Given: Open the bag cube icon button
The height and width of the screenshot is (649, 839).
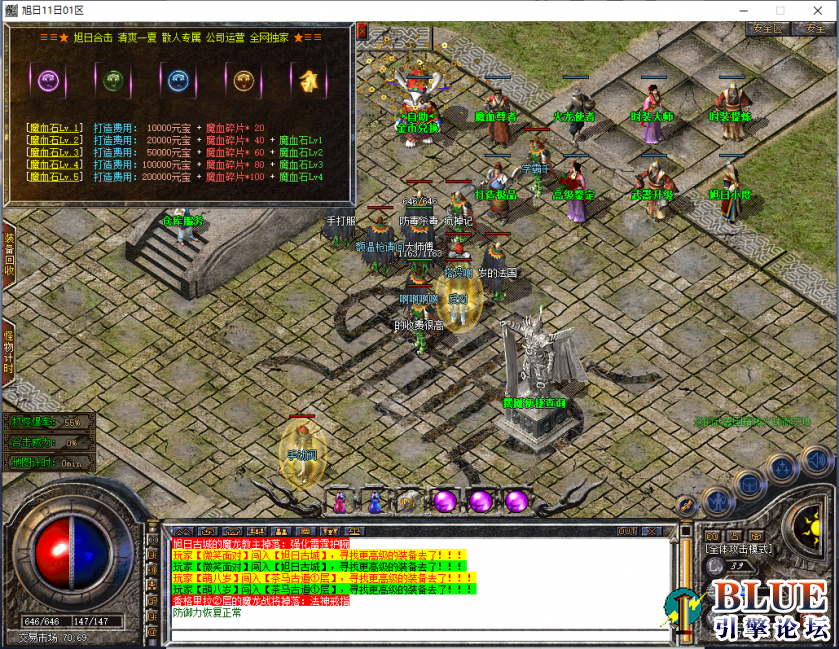Looking at the screenshot, I should [748, 484].
